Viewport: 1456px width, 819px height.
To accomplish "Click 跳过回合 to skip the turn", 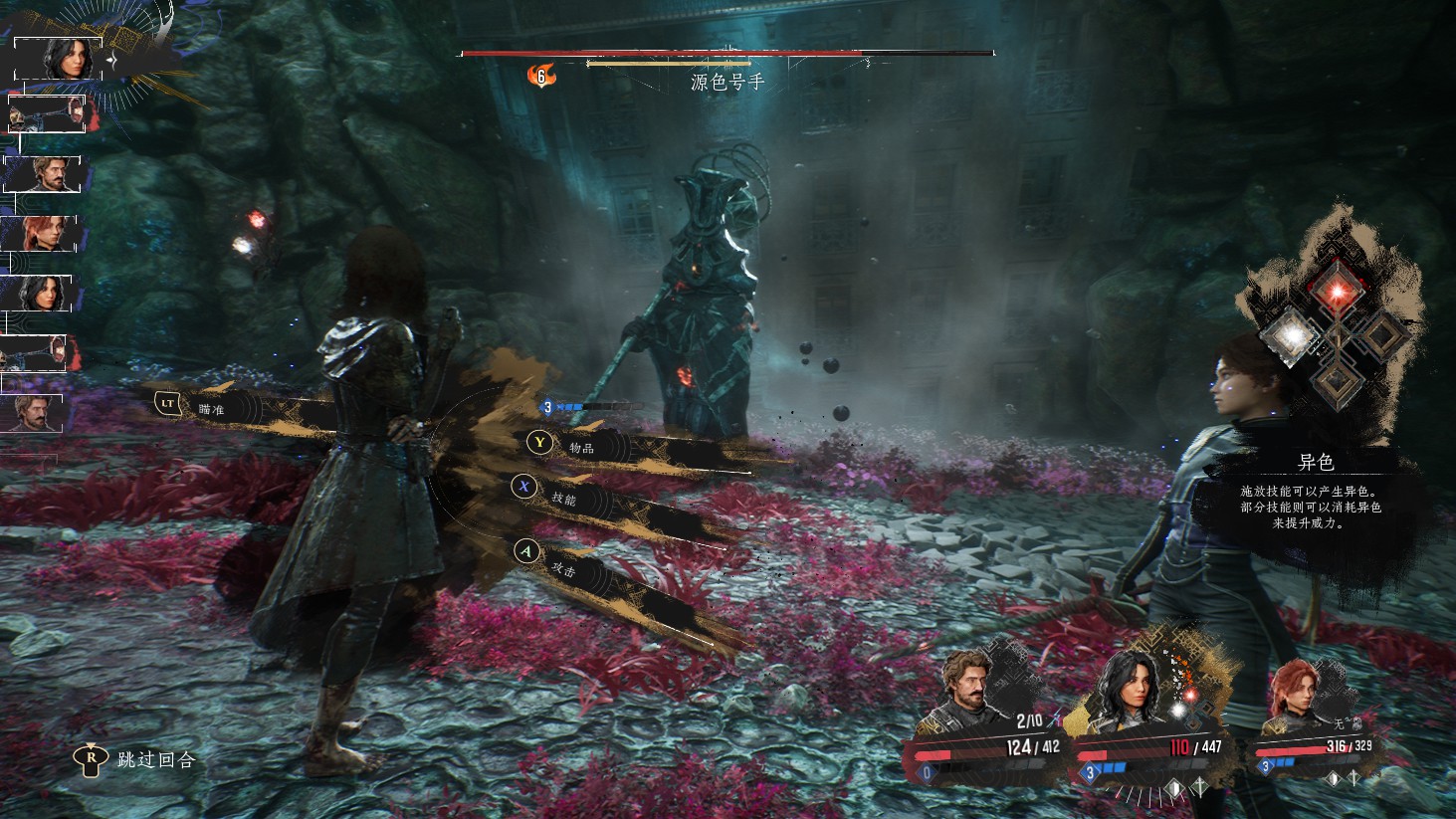I will coord(155,759).
